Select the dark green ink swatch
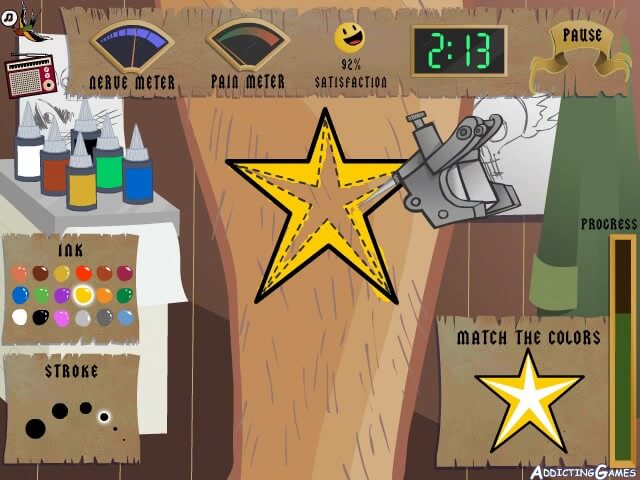Viewport: 640px width, 480px height. coord(125,295)
